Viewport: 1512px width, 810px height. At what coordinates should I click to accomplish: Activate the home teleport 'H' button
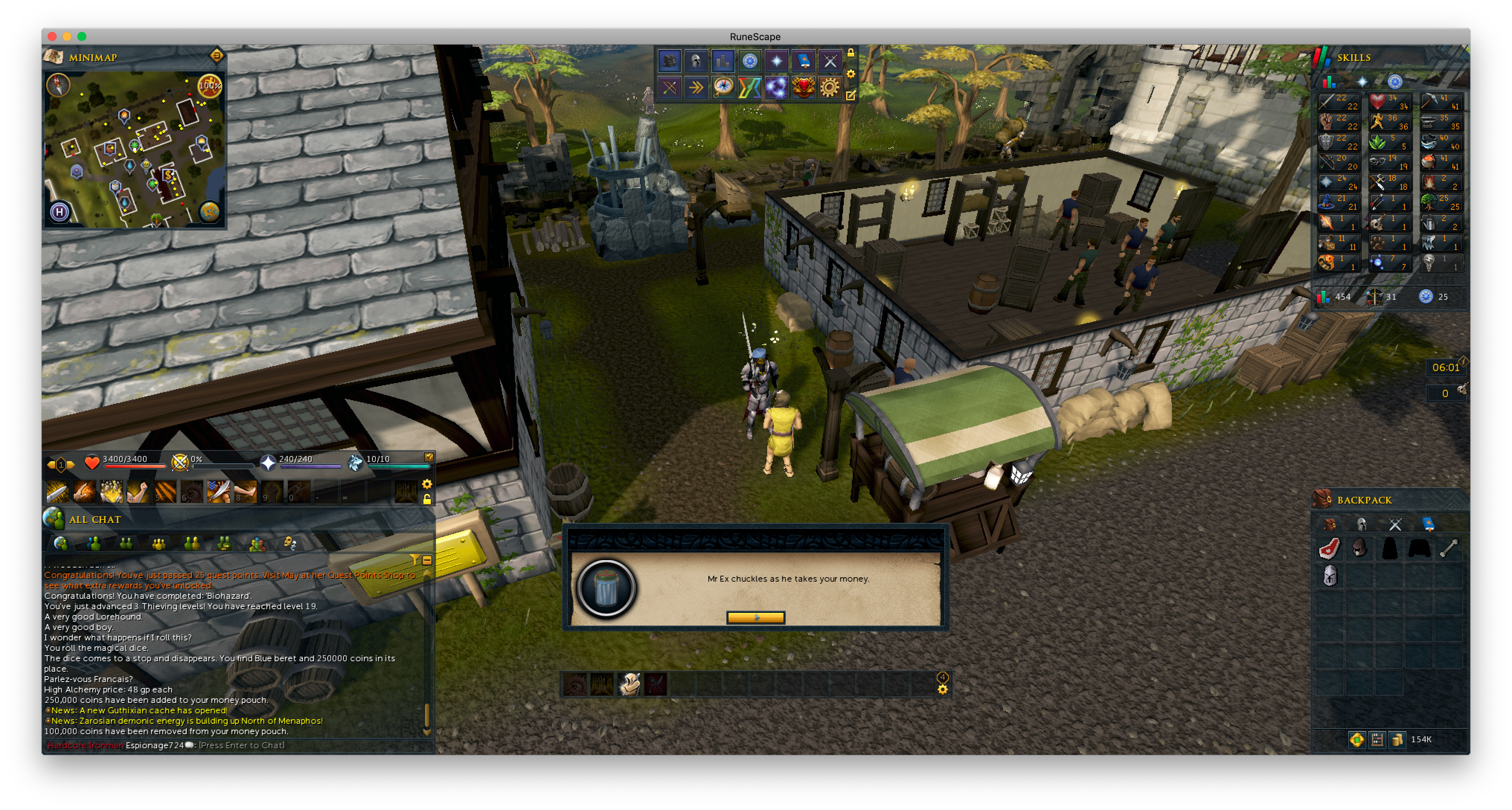point(59,211)
